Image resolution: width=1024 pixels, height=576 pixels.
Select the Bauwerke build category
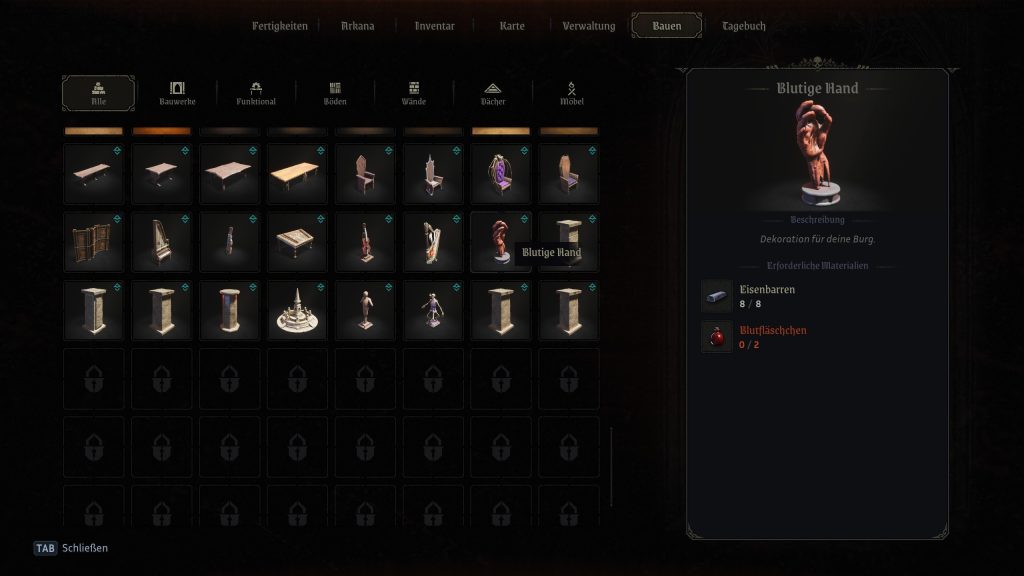pos(177,93)
